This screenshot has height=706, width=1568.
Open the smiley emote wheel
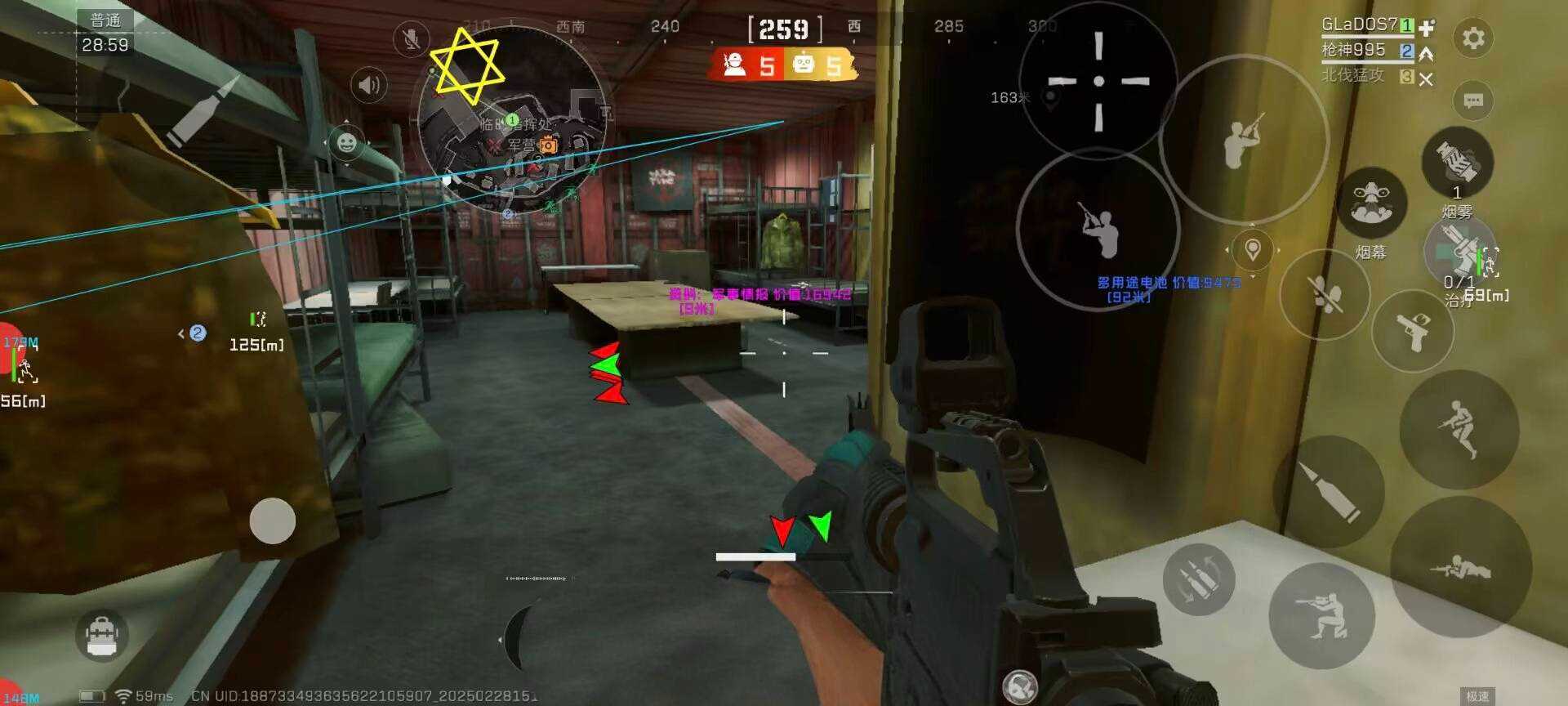(346, 144)
